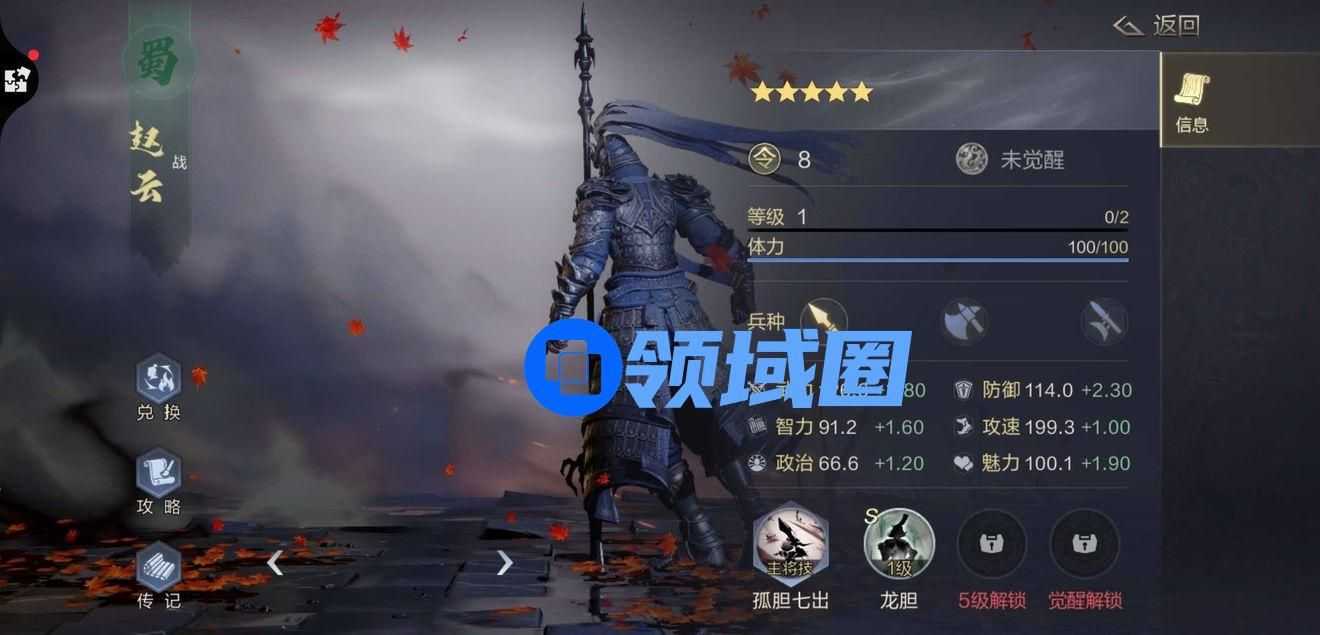The width and height of the screenshot is (1320, 635).
Task: Select the axe troop type icon
Action: pyautogui.click(x=964, y=321)
